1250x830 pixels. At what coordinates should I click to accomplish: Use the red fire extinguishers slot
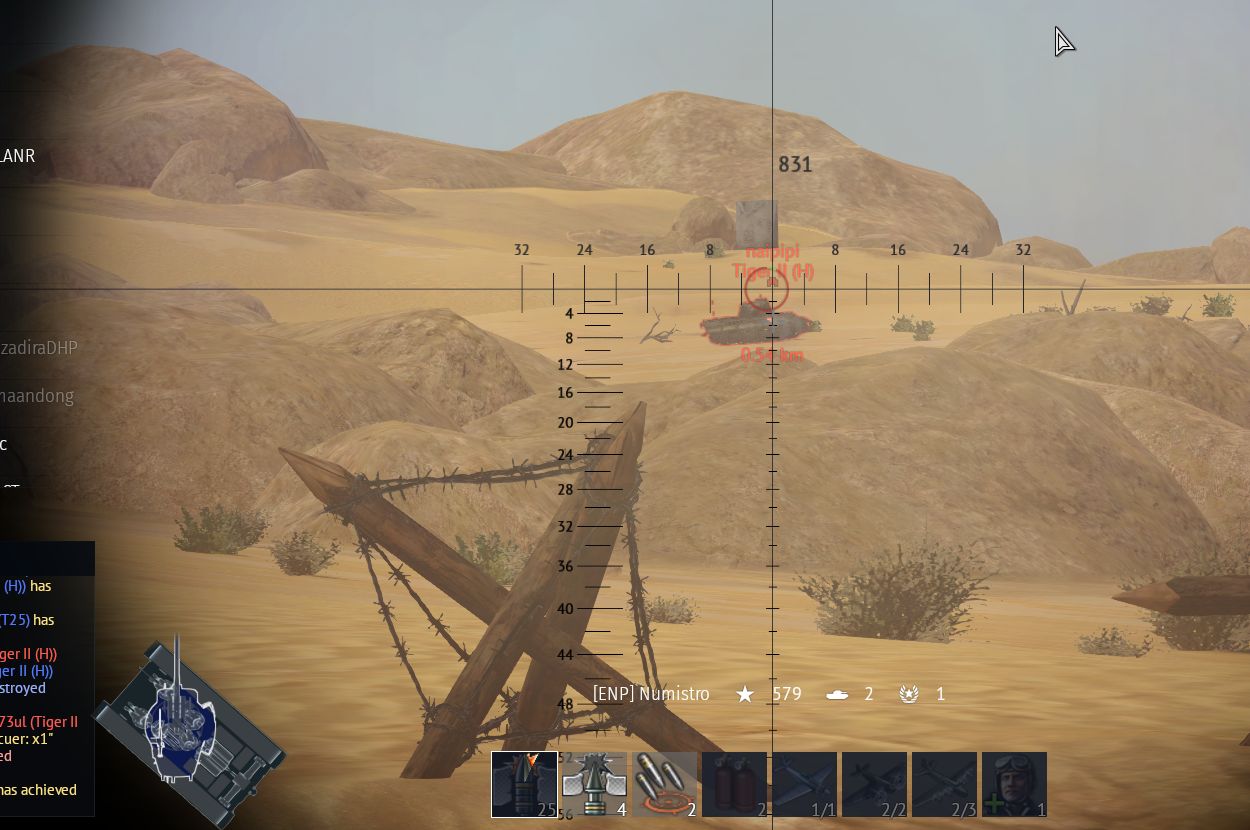click(734, 785)
